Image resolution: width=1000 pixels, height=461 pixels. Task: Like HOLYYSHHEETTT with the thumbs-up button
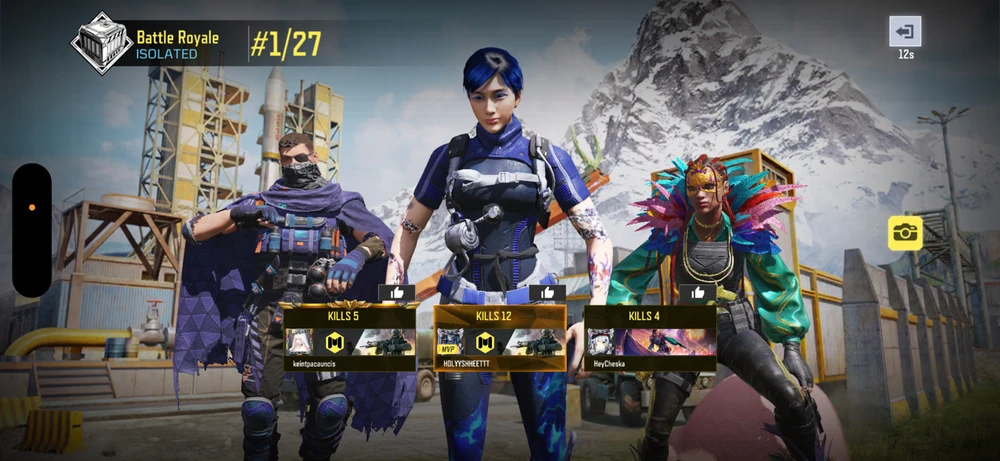tap(547, 293)
